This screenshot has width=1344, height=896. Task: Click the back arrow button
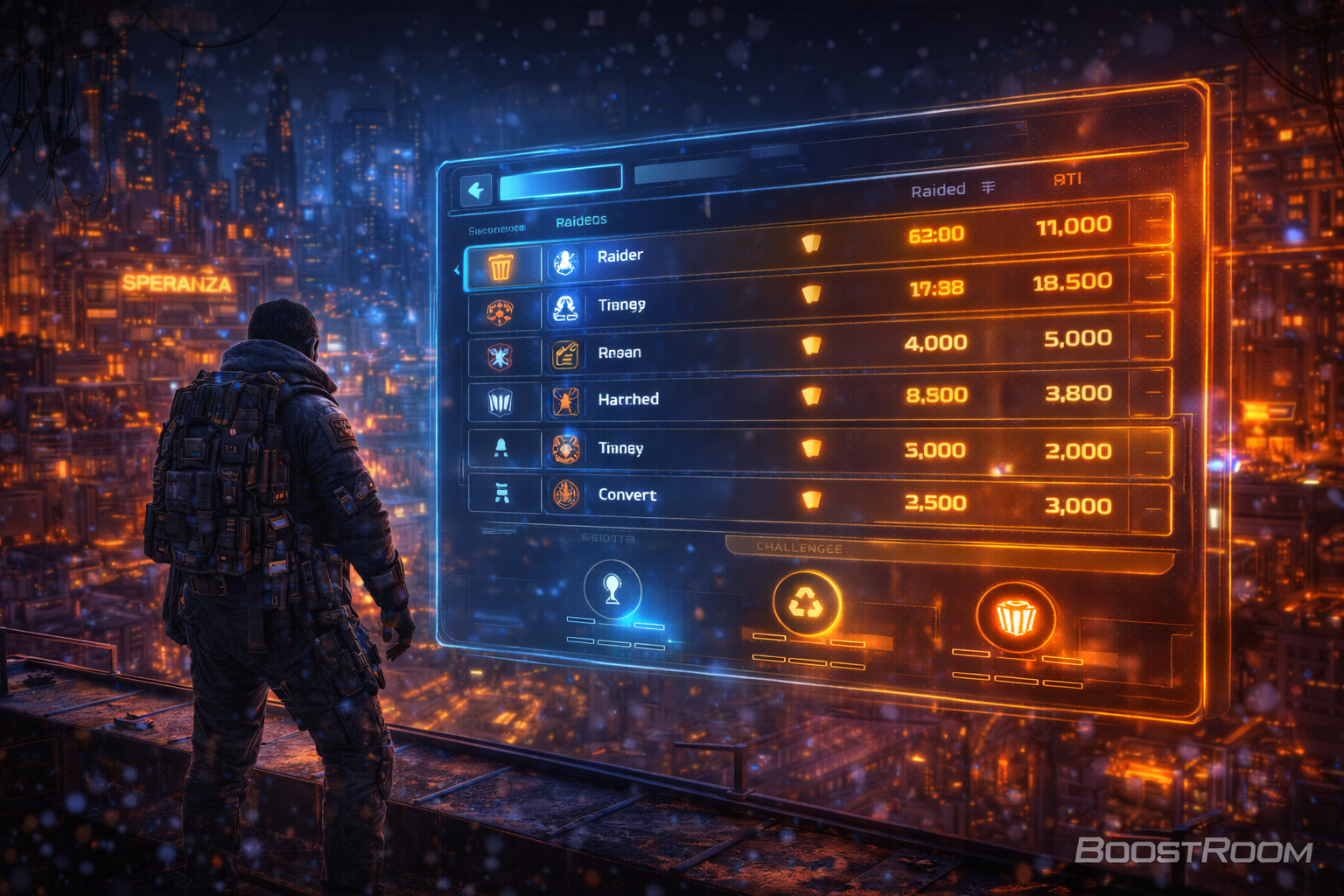click(x=476, y=190)
